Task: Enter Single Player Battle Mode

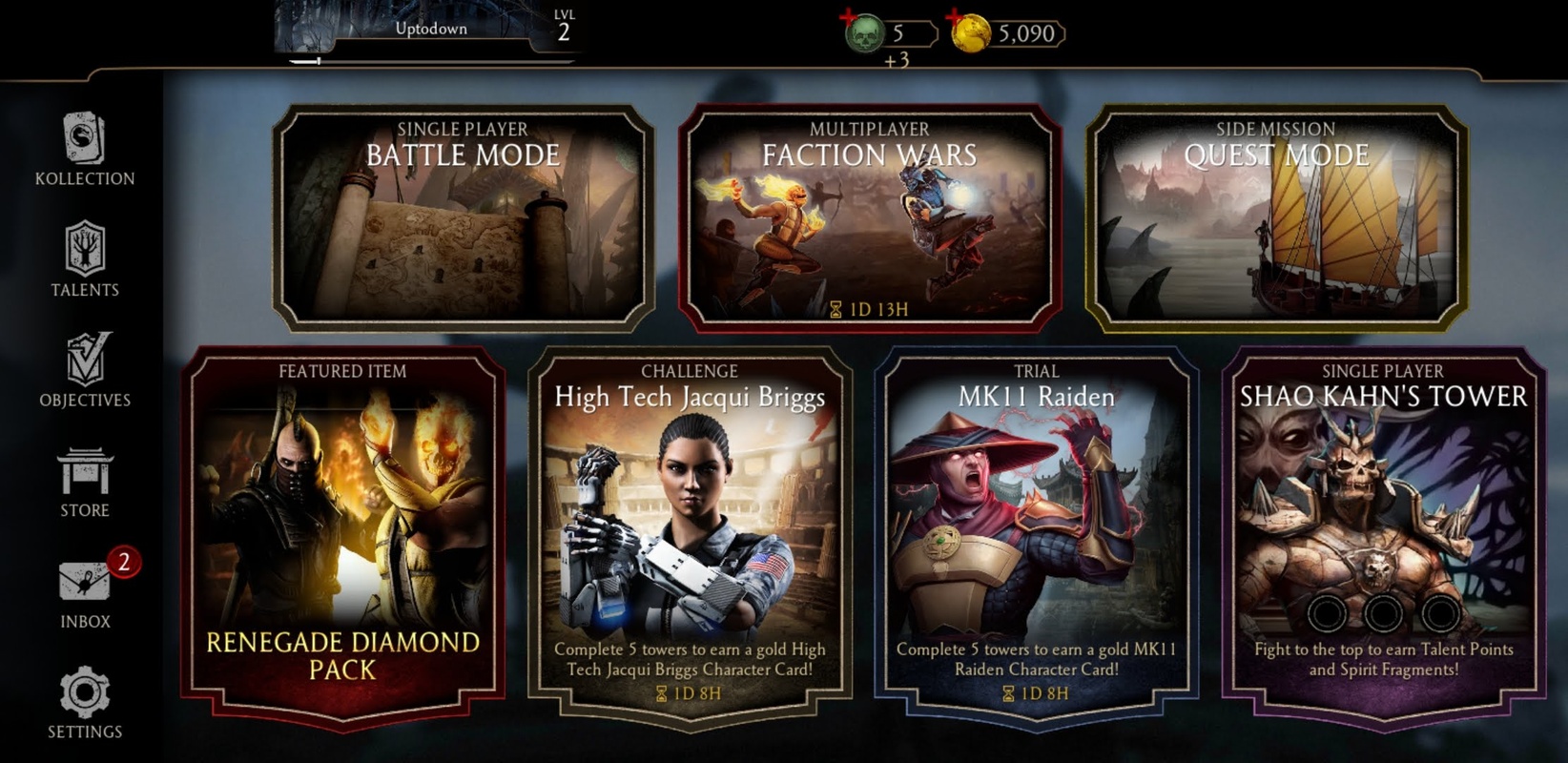Action: click(464, 218)
